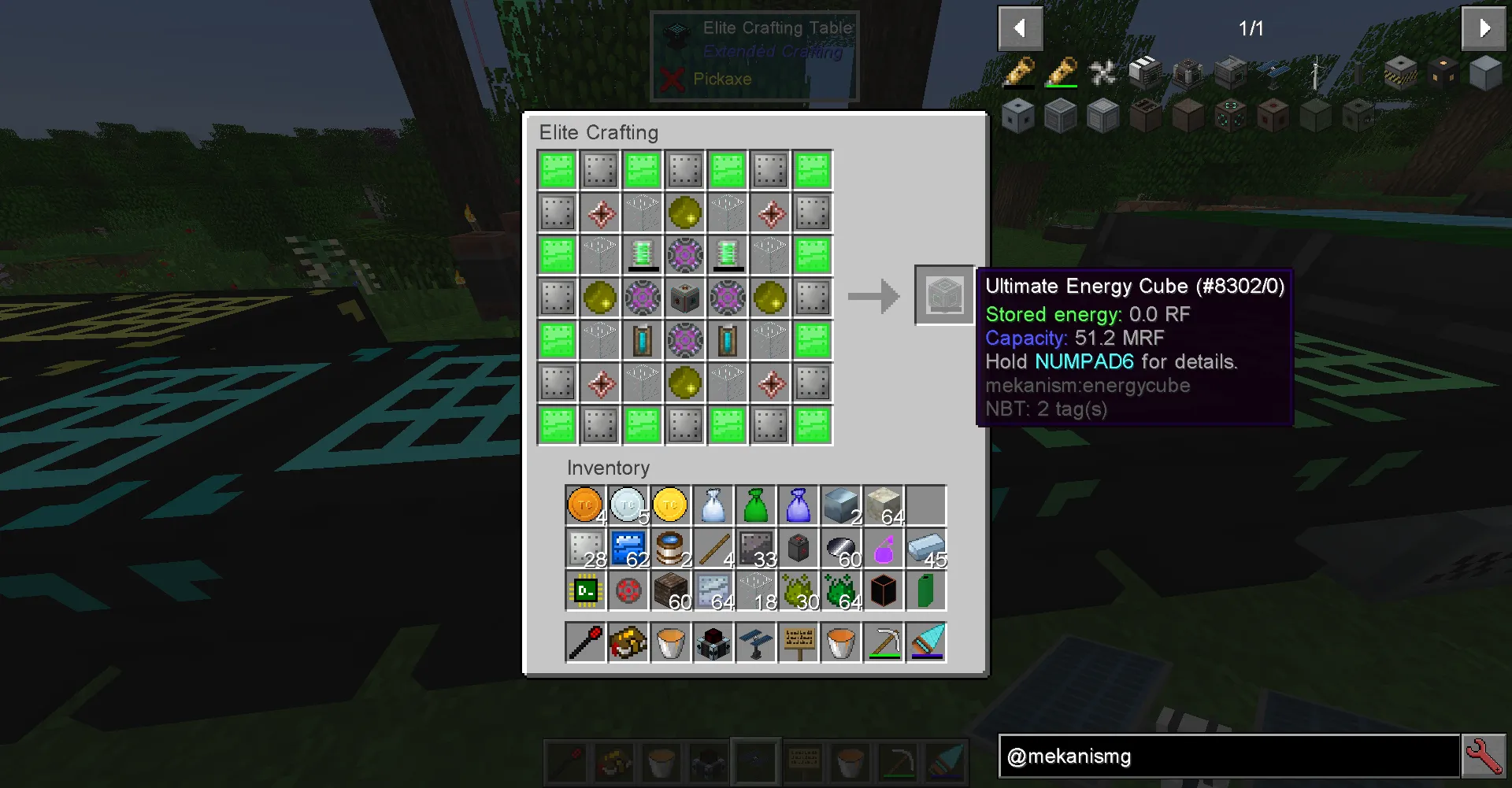The image size is (1512, 788).
Task: Click the red X beside Pickaxe
Action: 673,79
